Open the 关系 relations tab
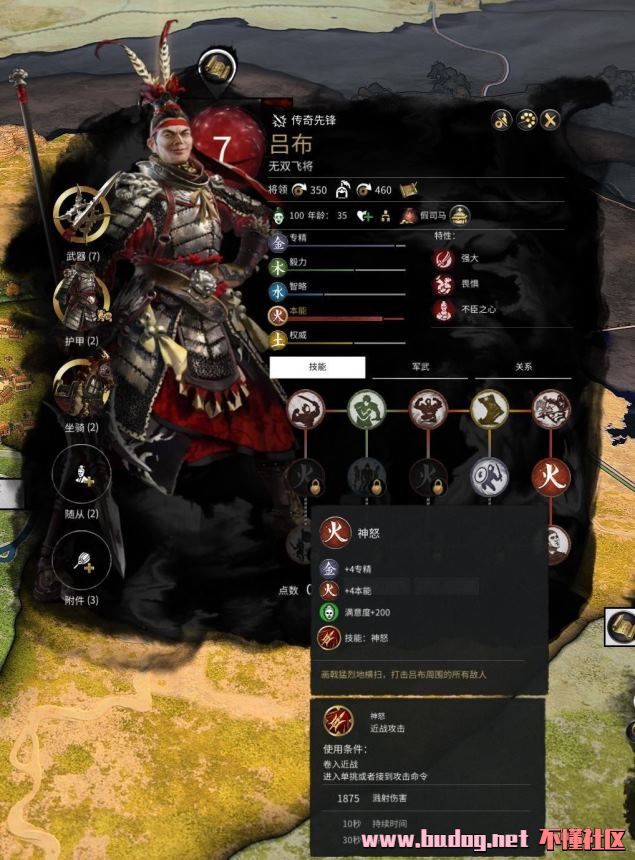Image resolution: width=635 pixels, height=860 pixels. coord(523,367)
